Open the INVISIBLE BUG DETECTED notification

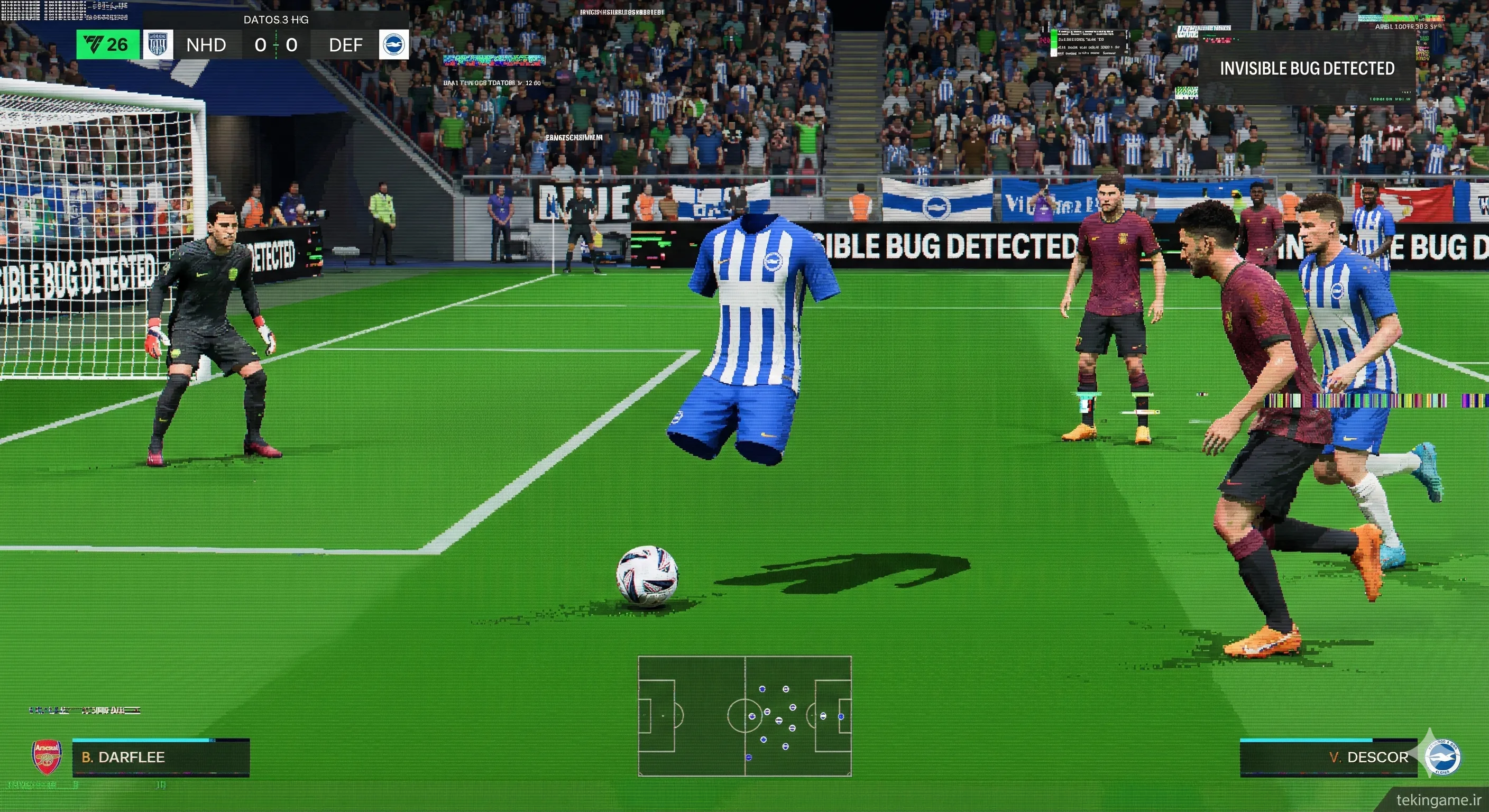[x=1307, y=68]
